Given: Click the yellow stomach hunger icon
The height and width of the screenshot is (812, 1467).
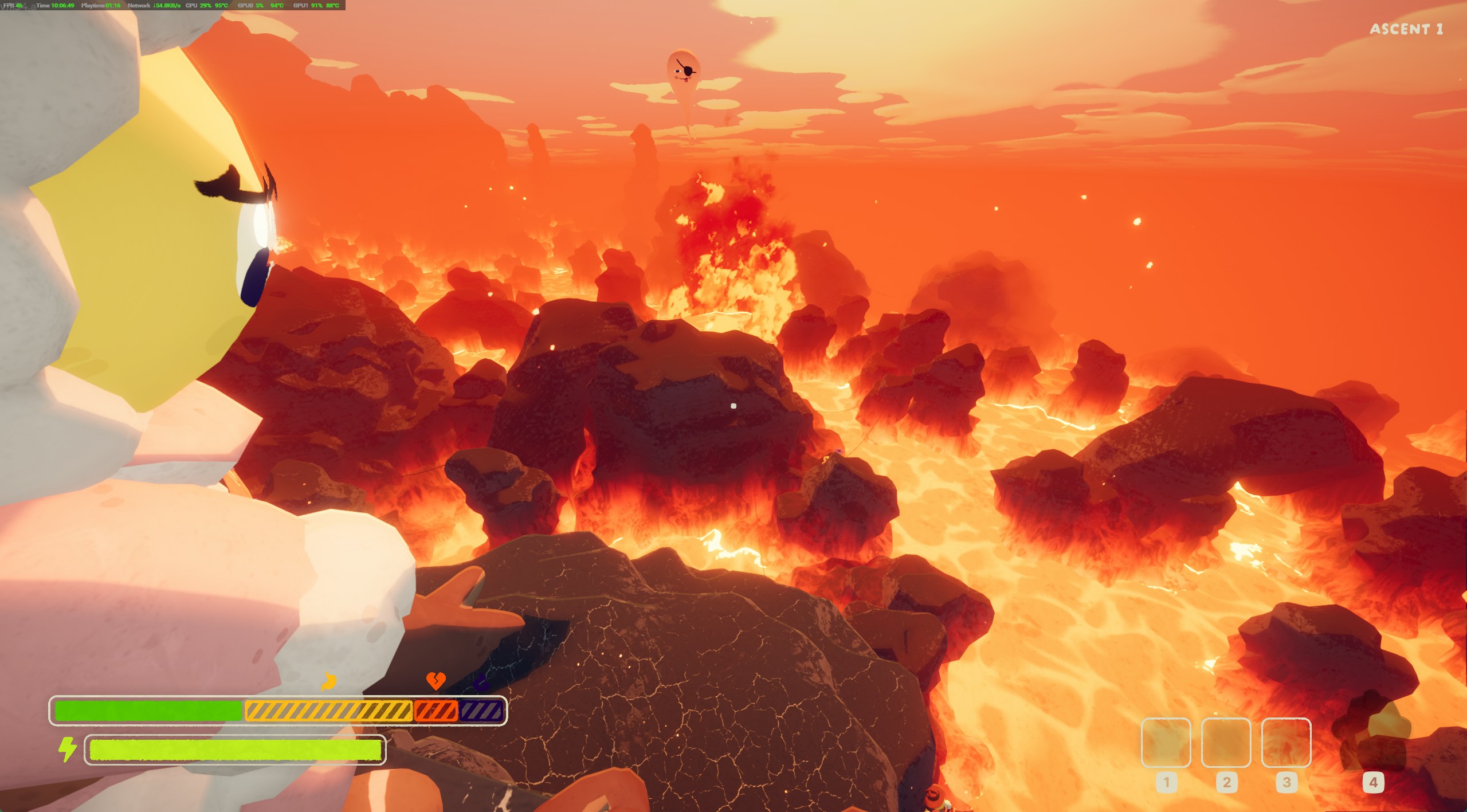Looking at the screenshot, I should [328, 681].
